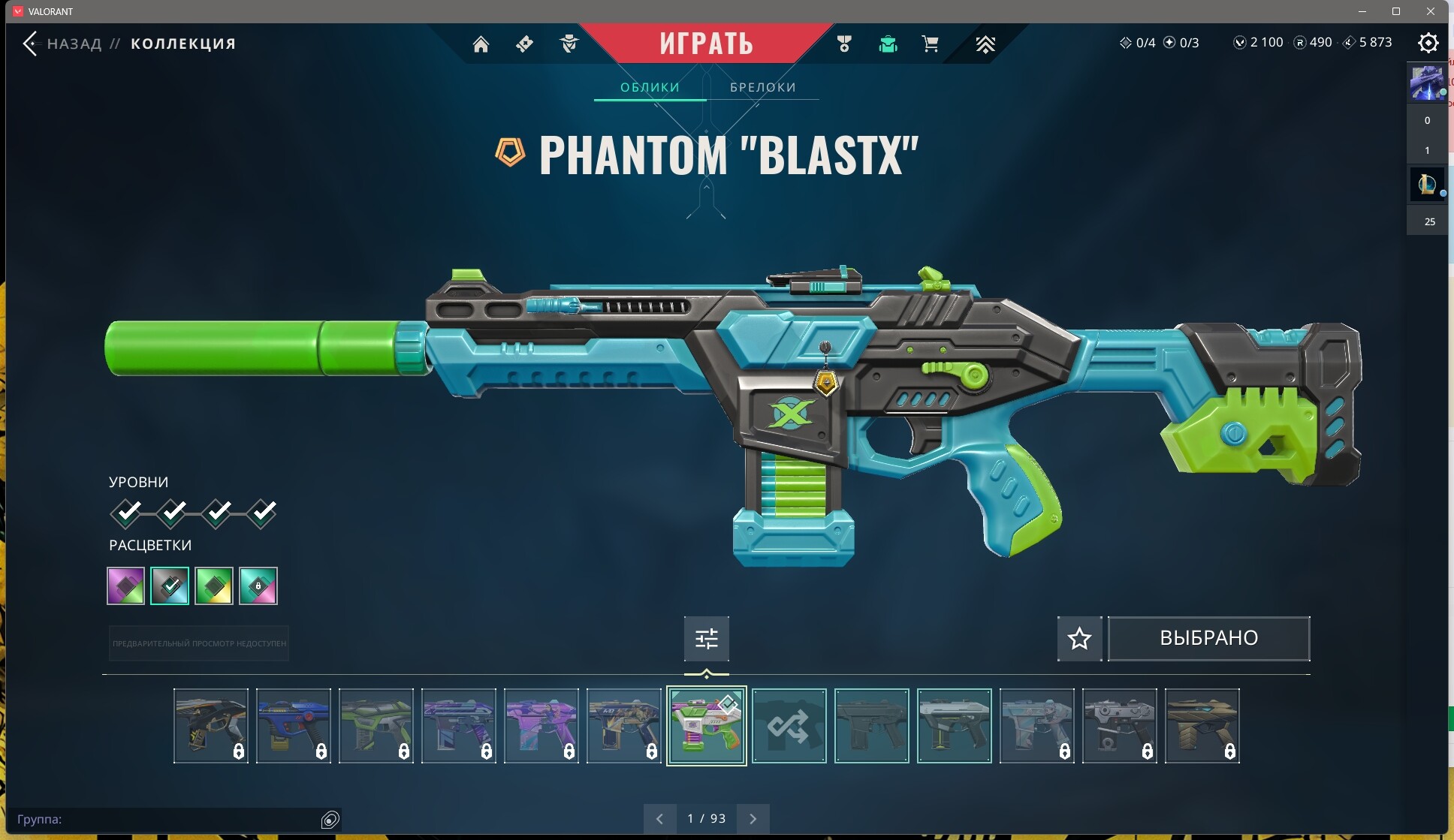Pick the locked gold-brown Phantom skin thumbnail
The image size is (1454, 840).
(x=1202, y=726)
